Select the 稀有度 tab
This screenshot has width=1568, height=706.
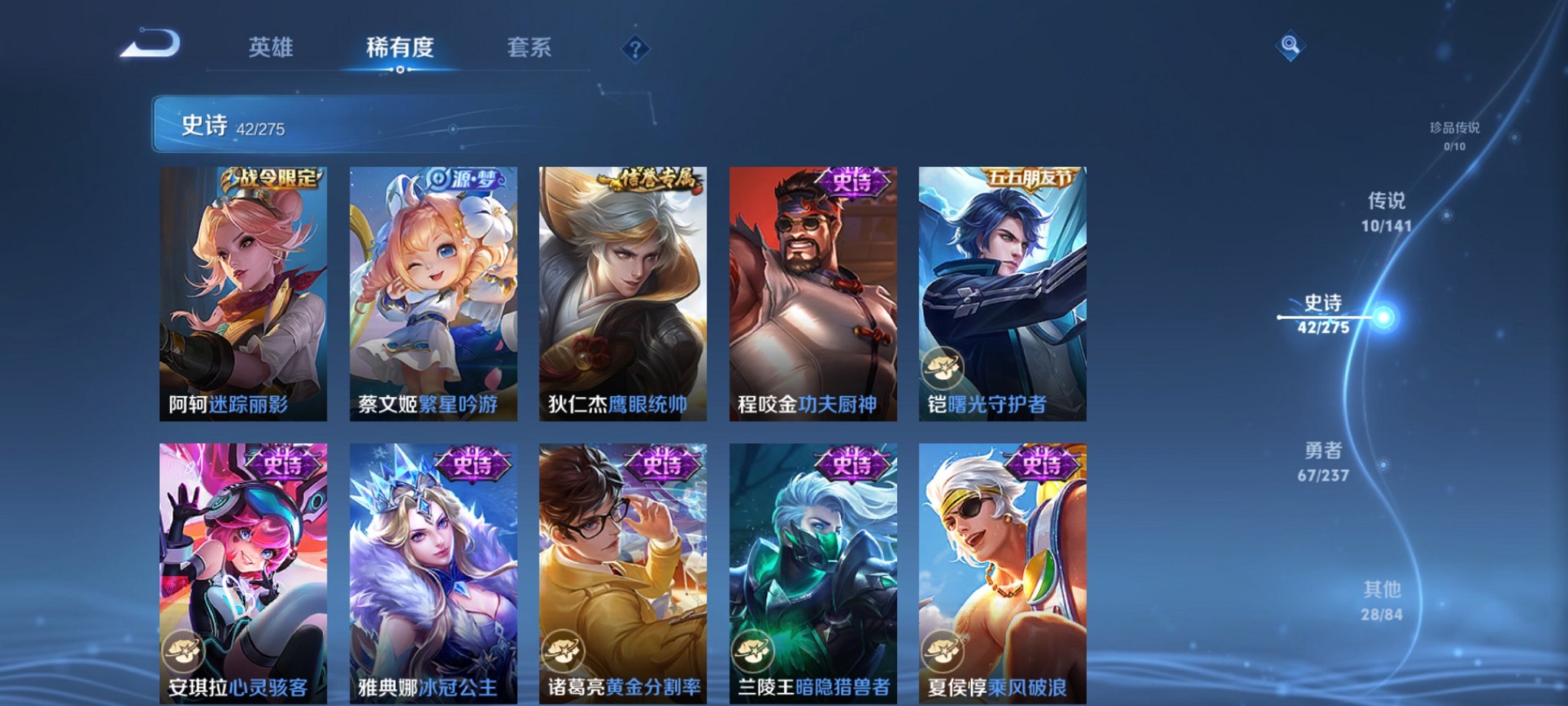click(x=399, y=48)
